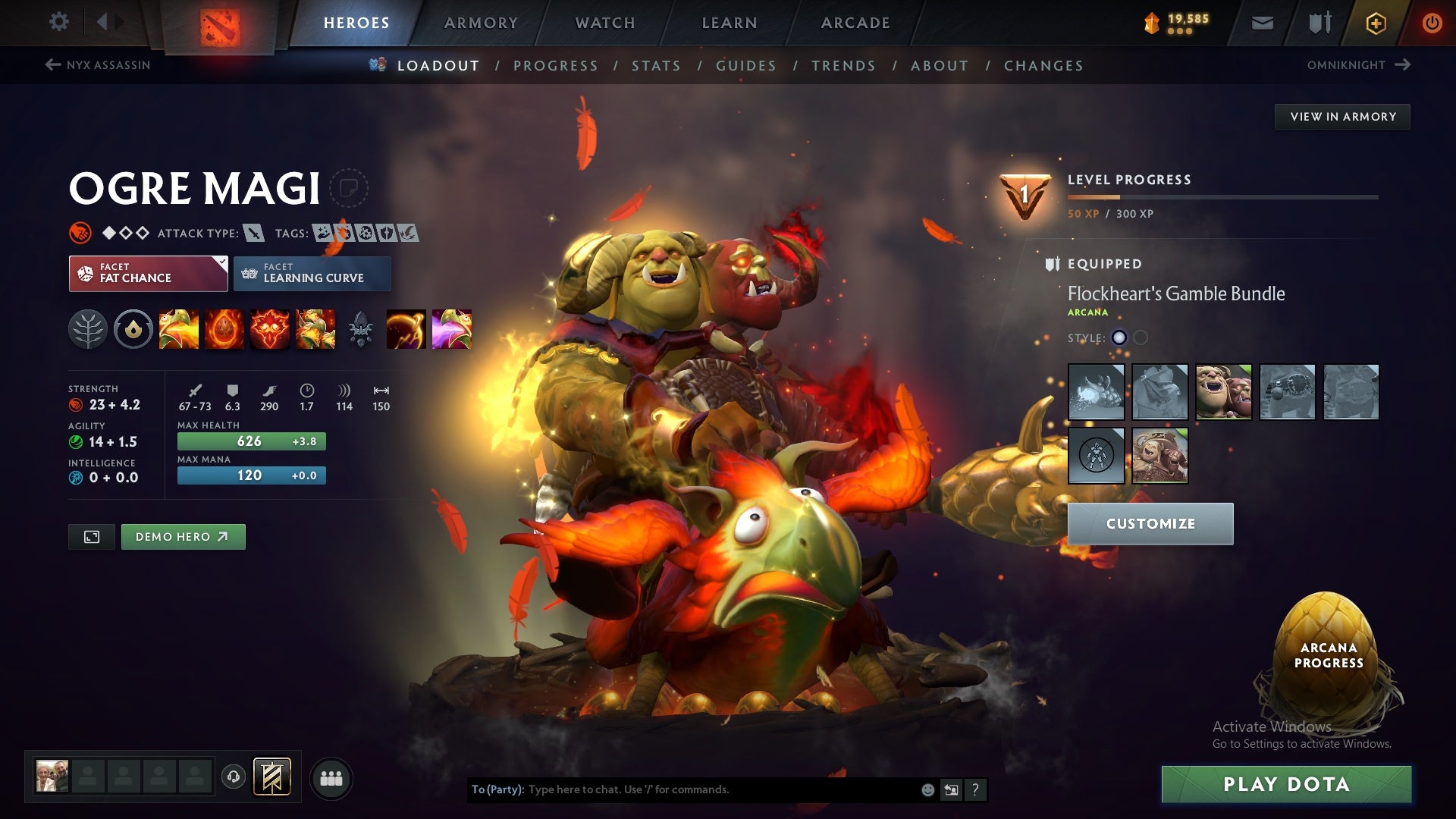The image size is (1456, 819).
Task: Click the emoticon smiley in the chat bar
Action: tap(927, 789)
